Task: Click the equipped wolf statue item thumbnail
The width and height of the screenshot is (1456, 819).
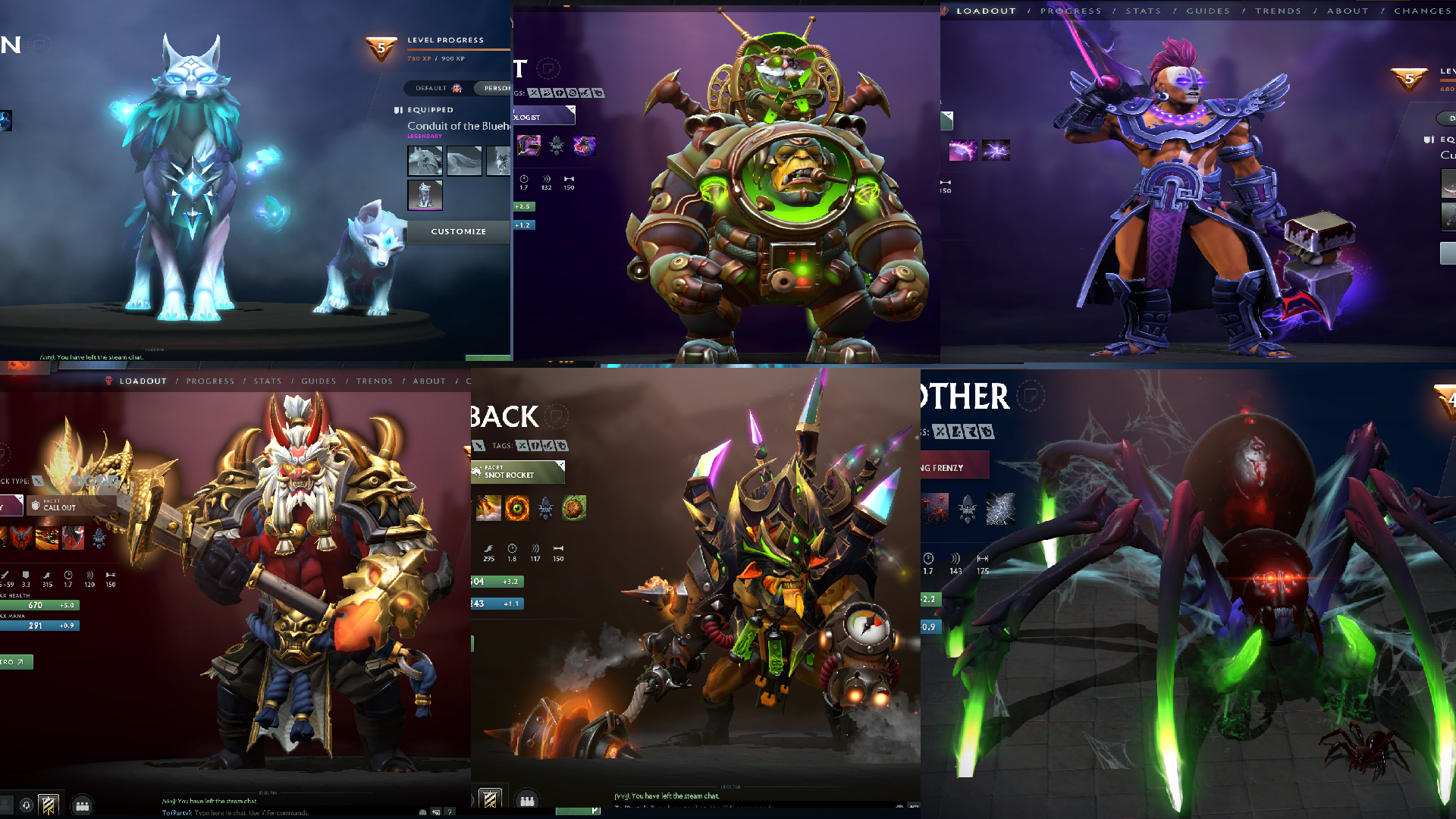Action: point(425,195)
